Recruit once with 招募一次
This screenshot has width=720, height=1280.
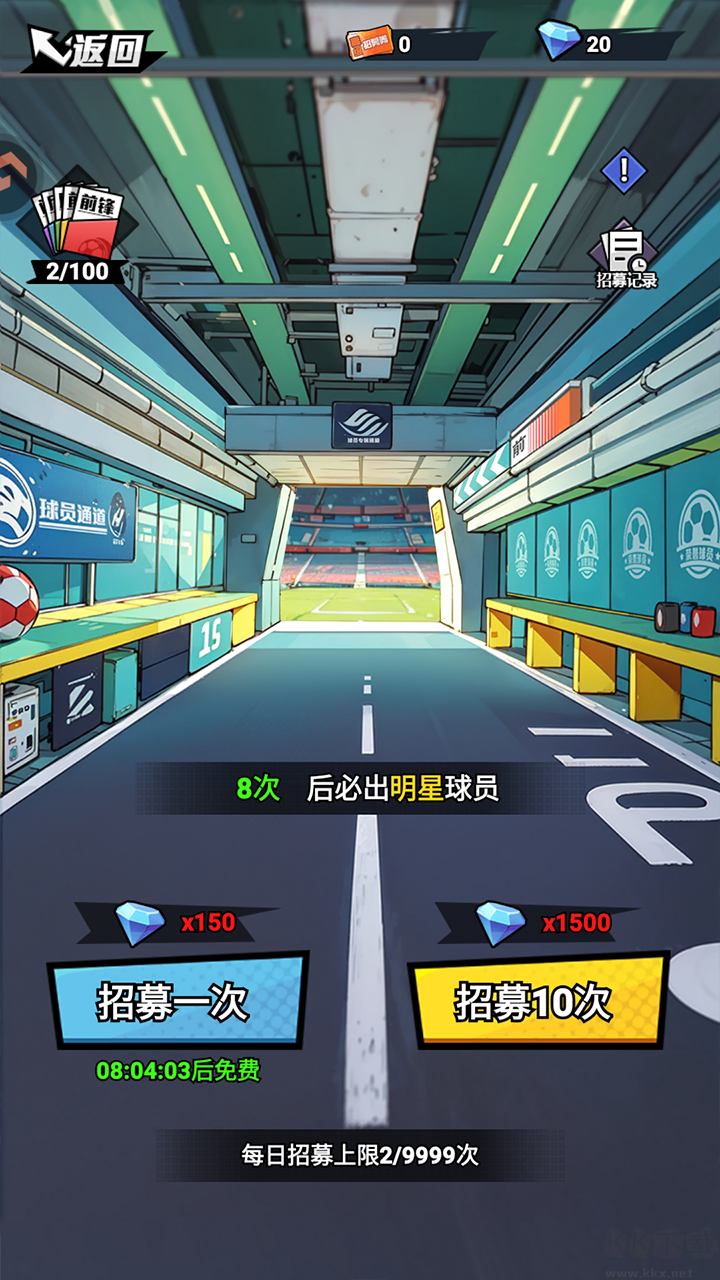pyautogui.click(x=177, y=1001)
